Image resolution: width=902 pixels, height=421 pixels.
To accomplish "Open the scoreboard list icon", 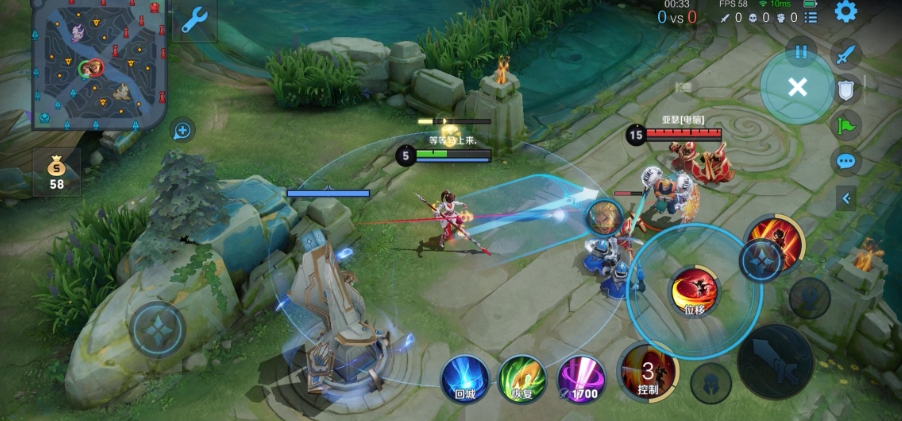I will 811,17.
